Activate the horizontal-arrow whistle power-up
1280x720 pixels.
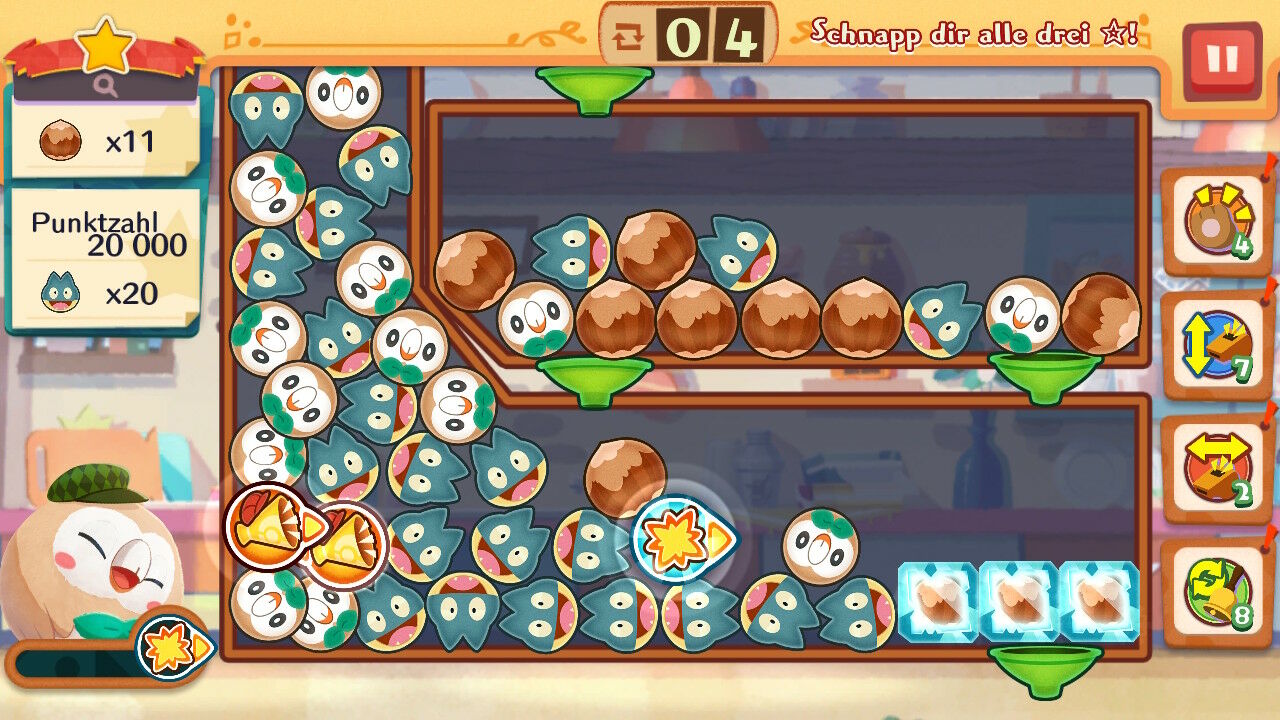(1216, 469)
